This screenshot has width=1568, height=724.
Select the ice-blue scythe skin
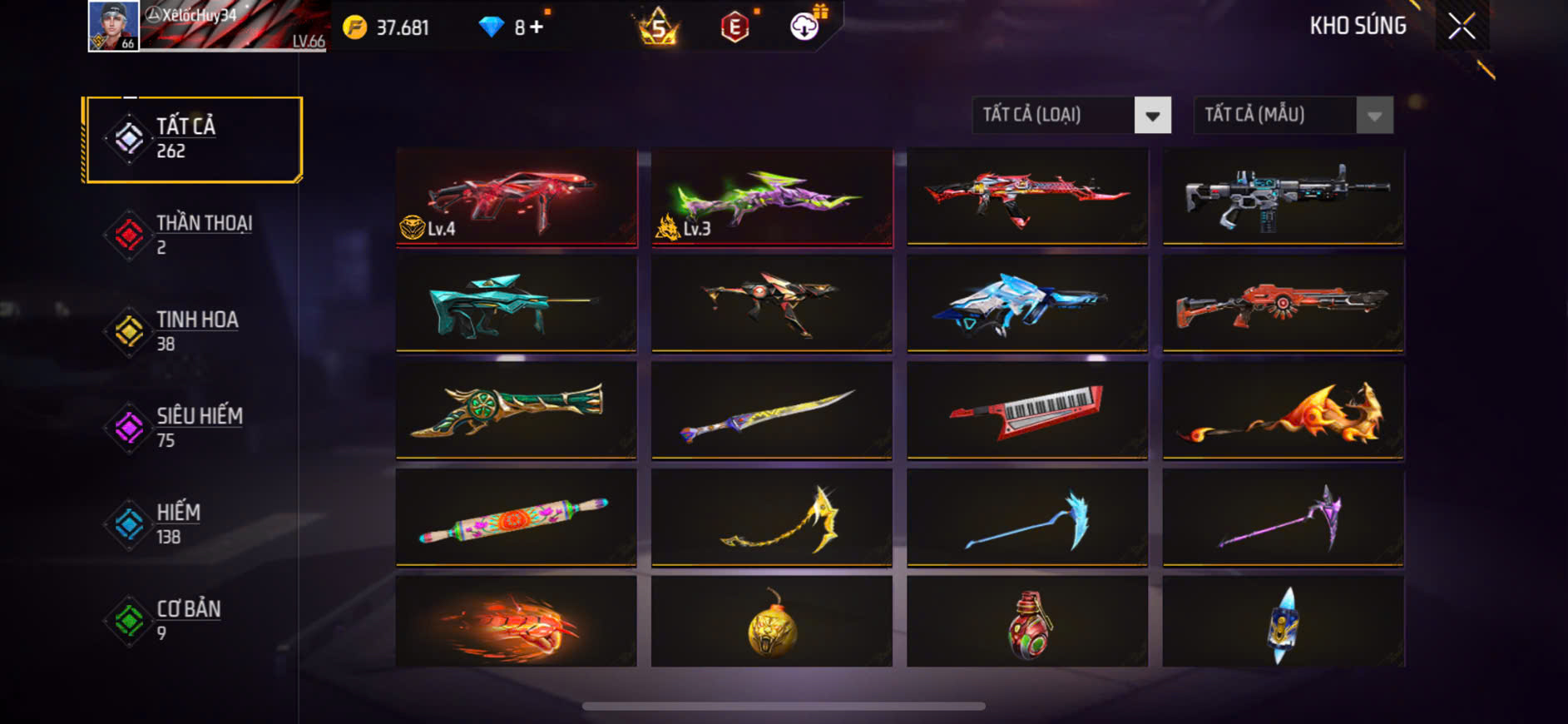tap(1027, 518)
